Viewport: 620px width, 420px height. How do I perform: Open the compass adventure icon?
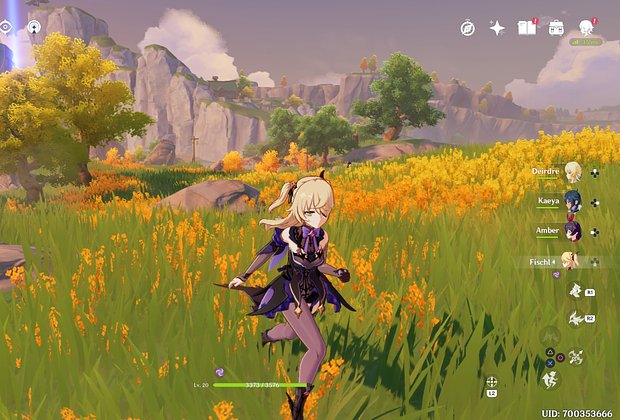(x=468, y=28)
